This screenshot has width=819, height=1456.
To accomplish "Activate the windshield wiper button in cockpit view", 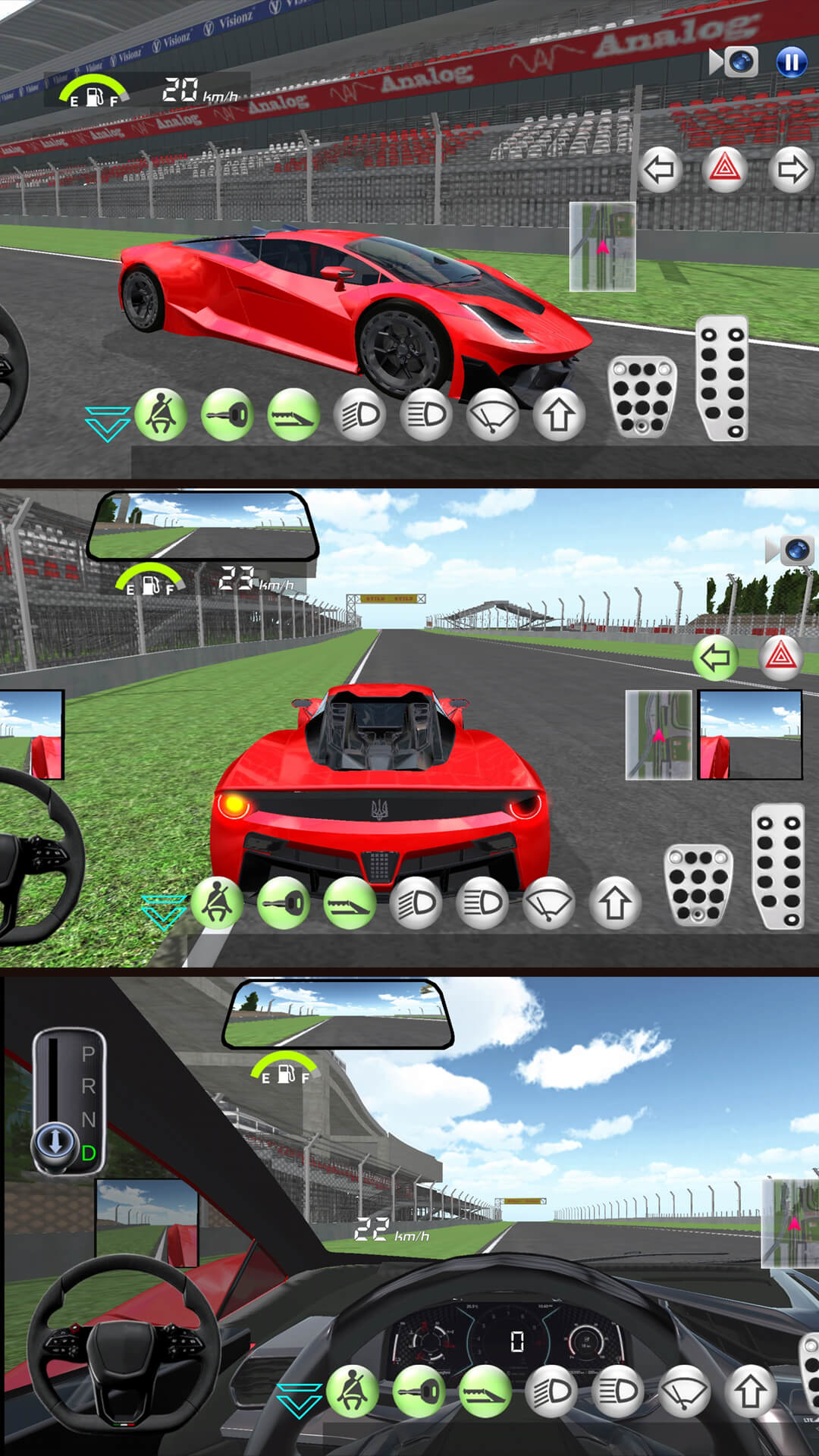I will 684,1392.
